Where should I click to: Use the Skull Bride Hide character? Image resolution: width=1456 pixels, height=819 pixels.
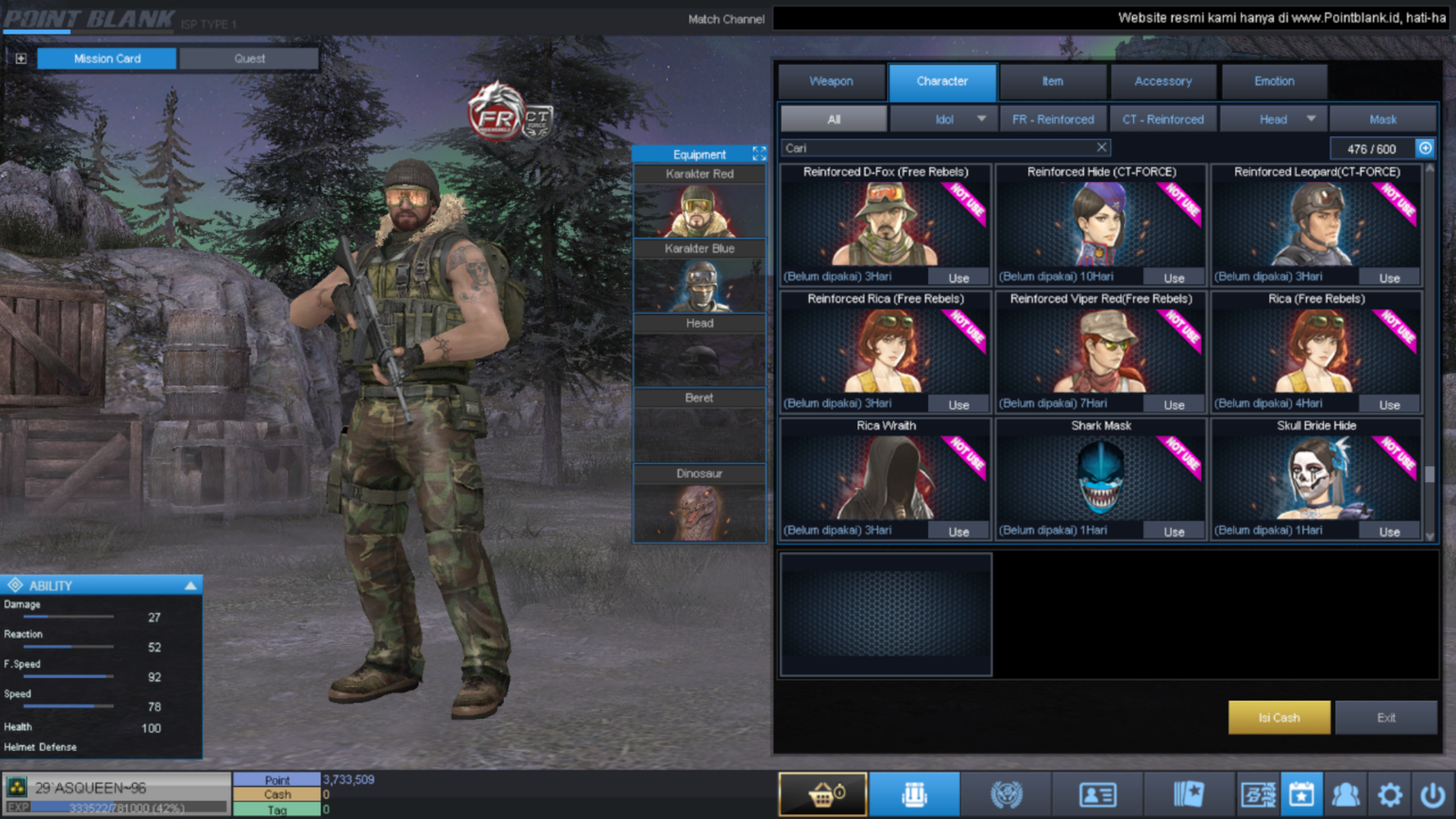pos(1389,531)
